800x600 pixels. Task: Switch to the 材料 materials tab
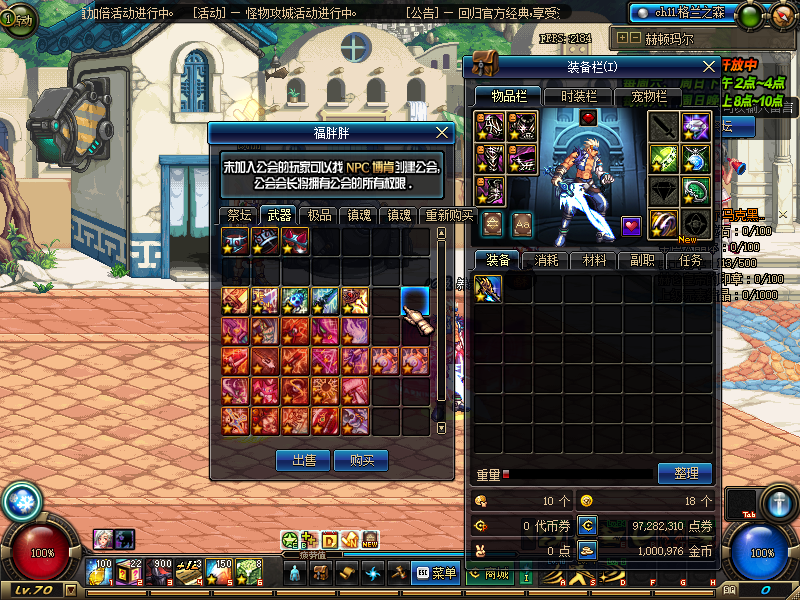[x=594, y=260]
